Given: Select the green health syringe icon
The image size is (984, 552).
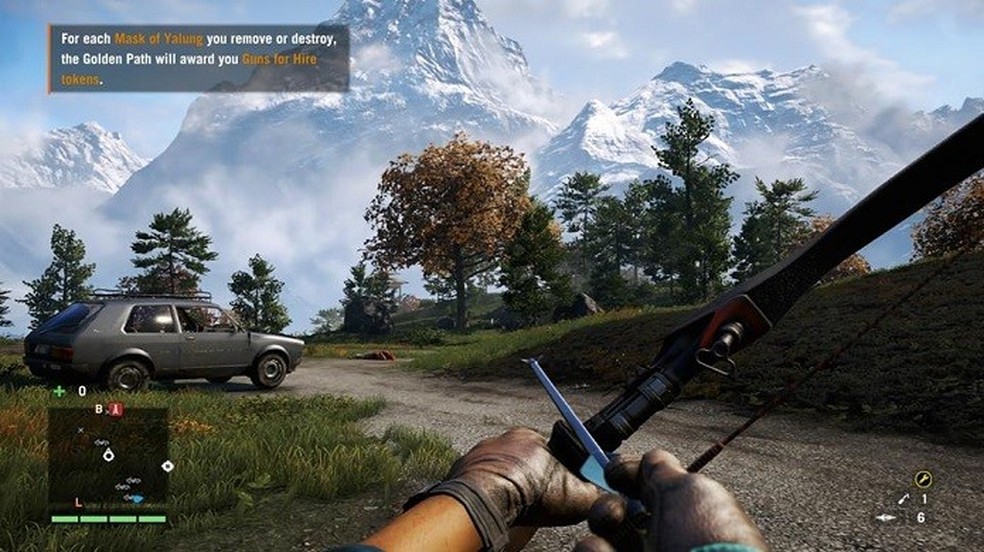Looking at the screenshot, I should 60,391.
